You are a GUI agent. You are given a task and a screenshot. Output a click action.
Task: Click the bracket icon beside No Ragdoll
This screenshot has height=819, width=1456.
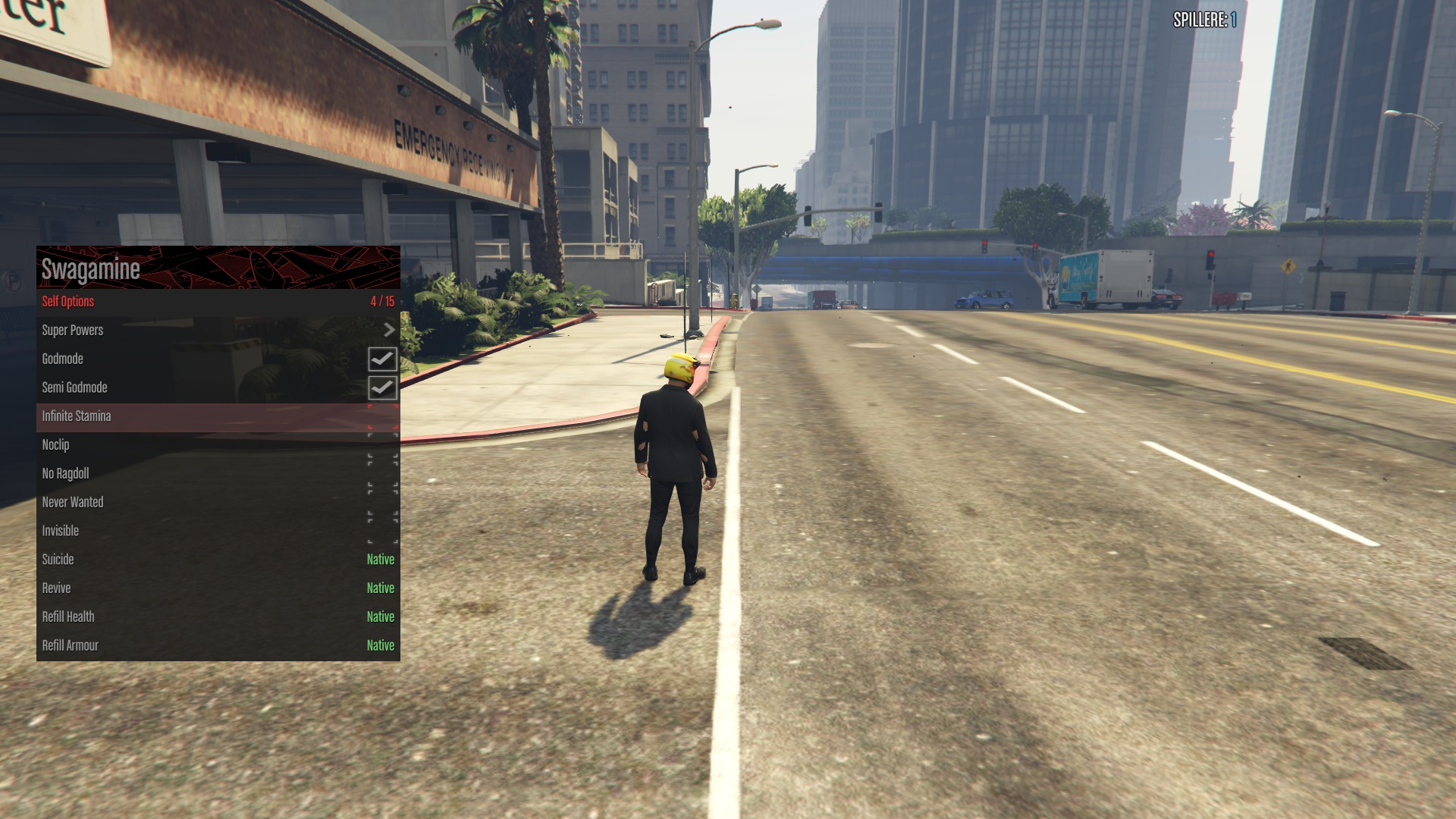(x=384, y=473)
